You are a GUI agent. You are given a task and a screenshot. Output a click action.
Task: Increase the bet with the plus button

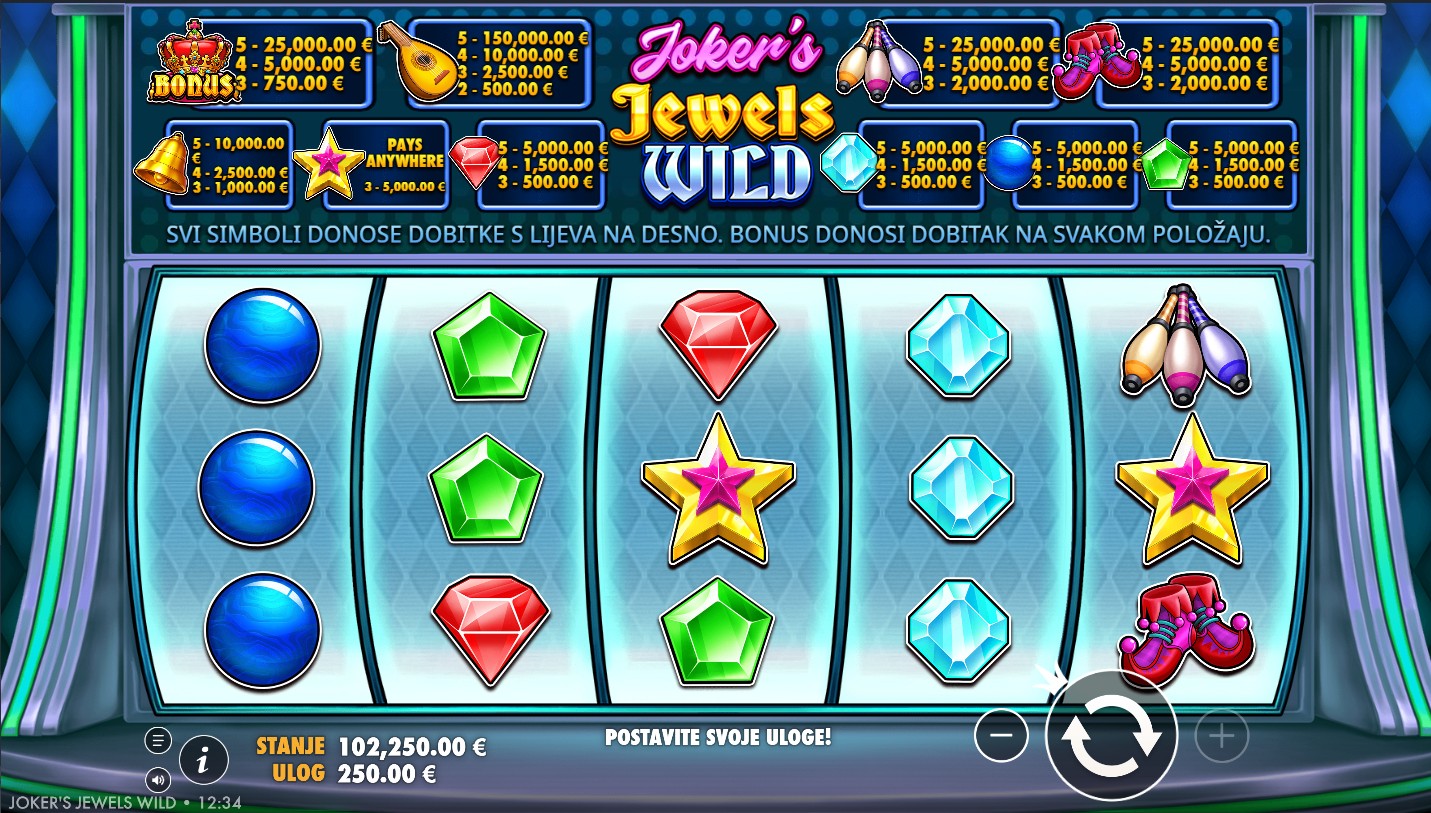1221,738
